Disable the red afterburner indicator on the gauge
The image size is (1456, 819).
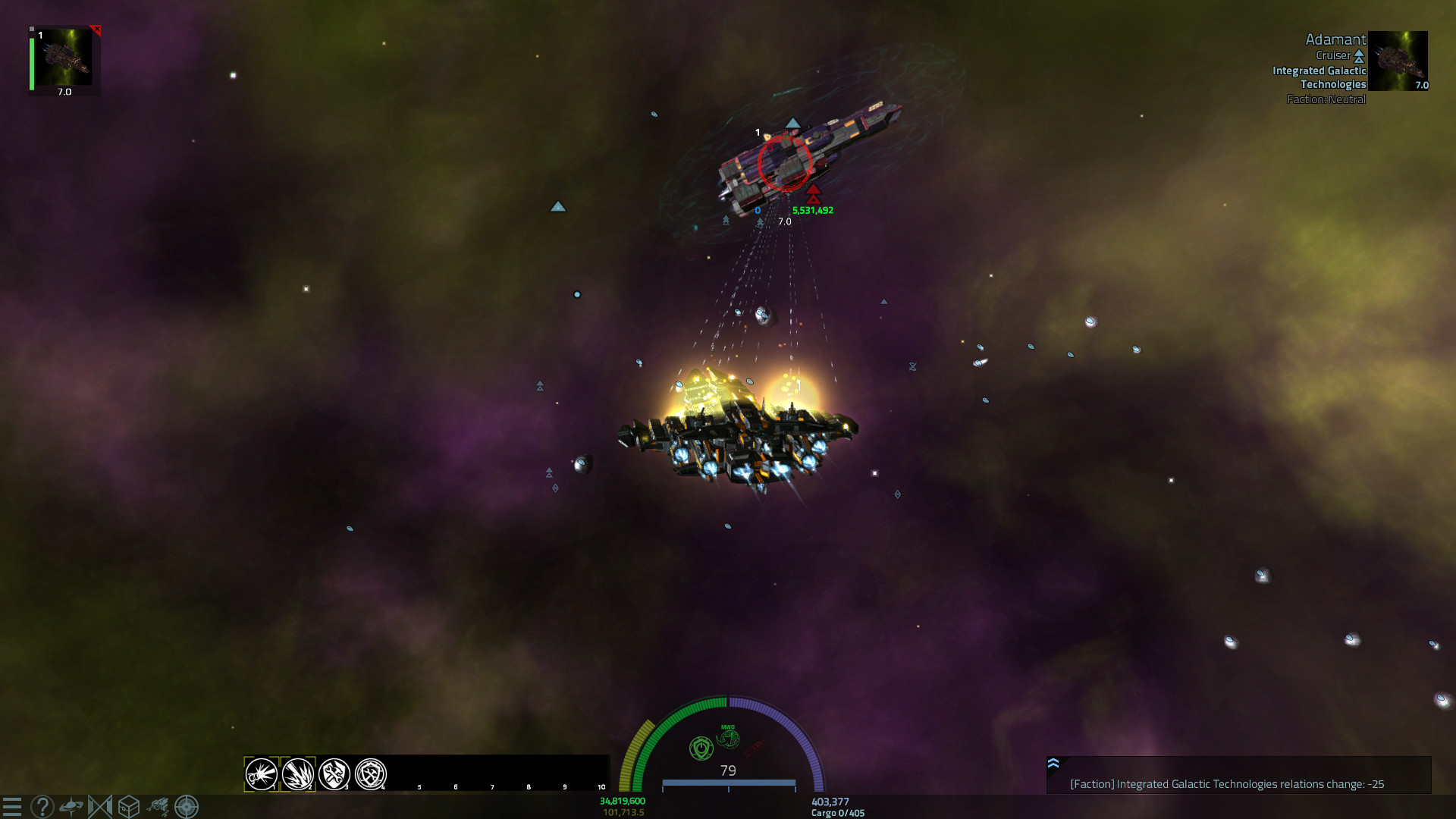753,748
